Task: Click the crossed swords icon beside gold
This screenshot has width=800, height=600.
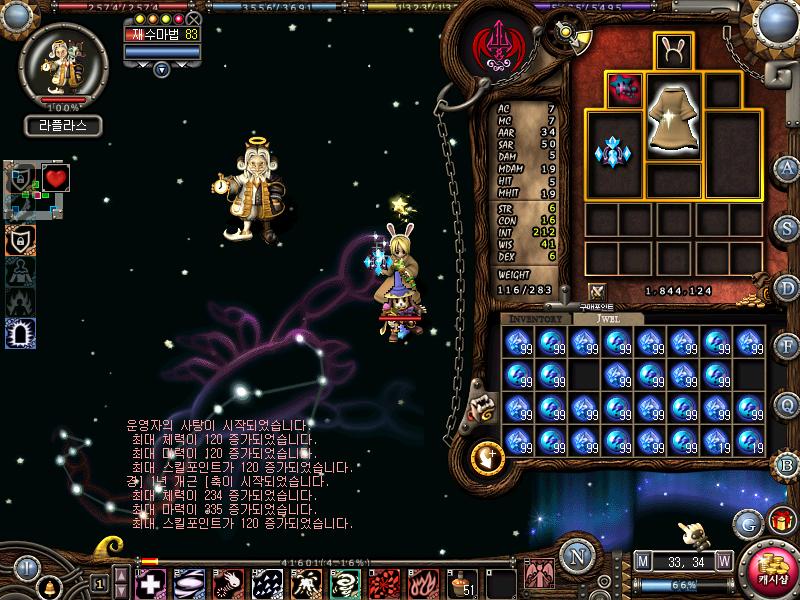Action: click(x=597, y=291)
